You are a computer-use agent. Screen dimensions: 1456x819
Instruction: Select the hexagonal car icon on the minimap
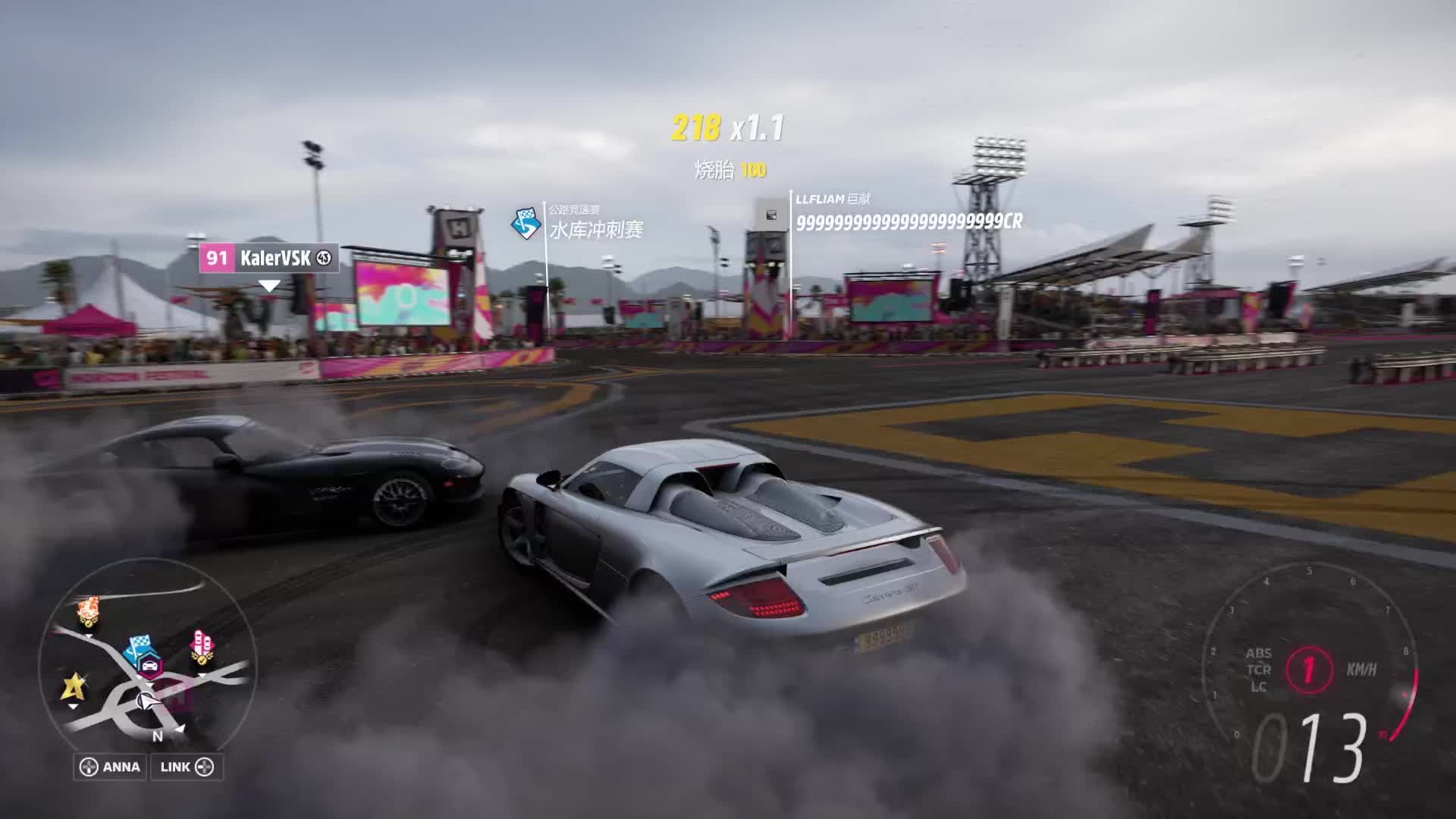(150, 665)
